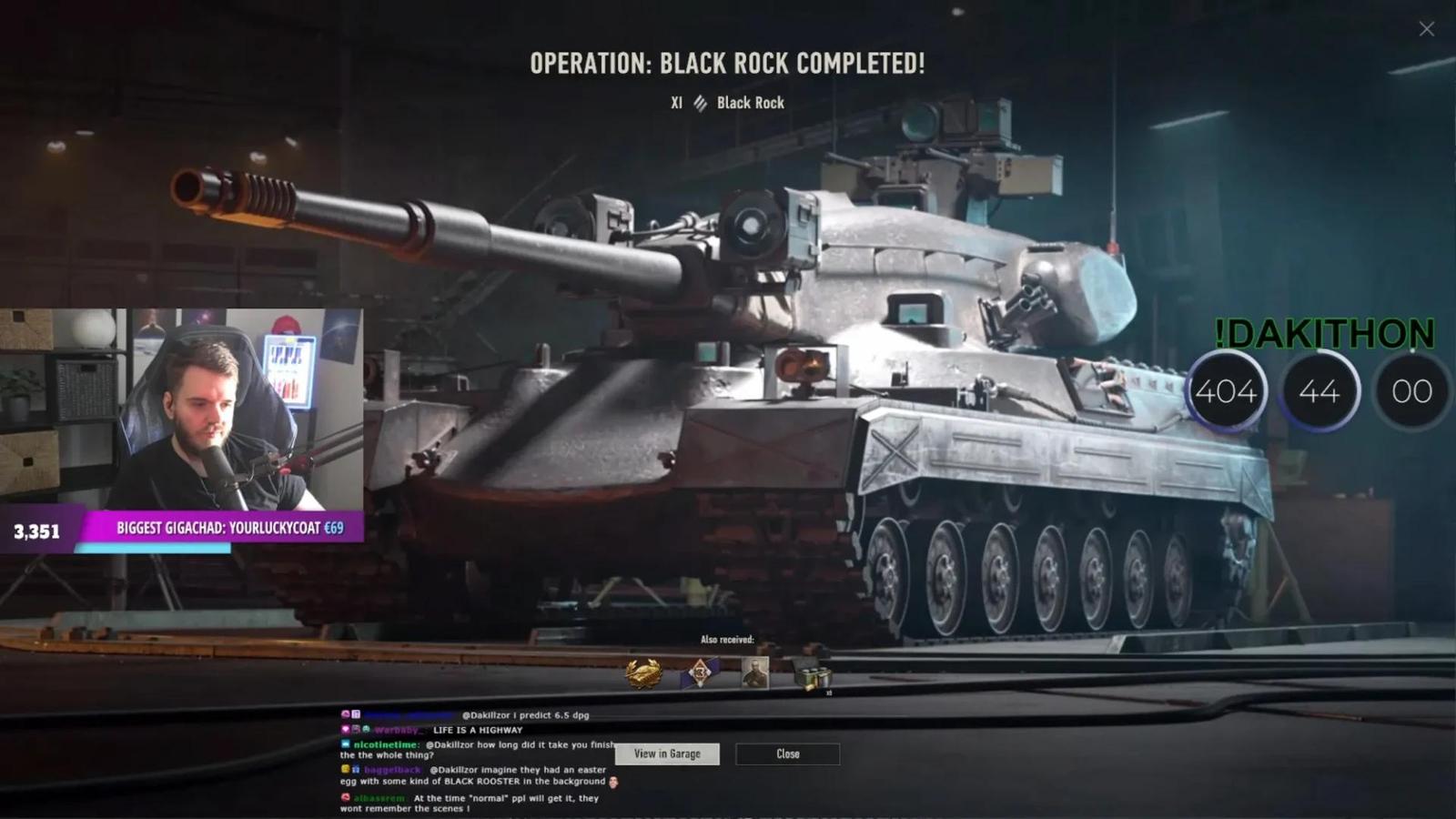Open View in Garage

(667, 753)
